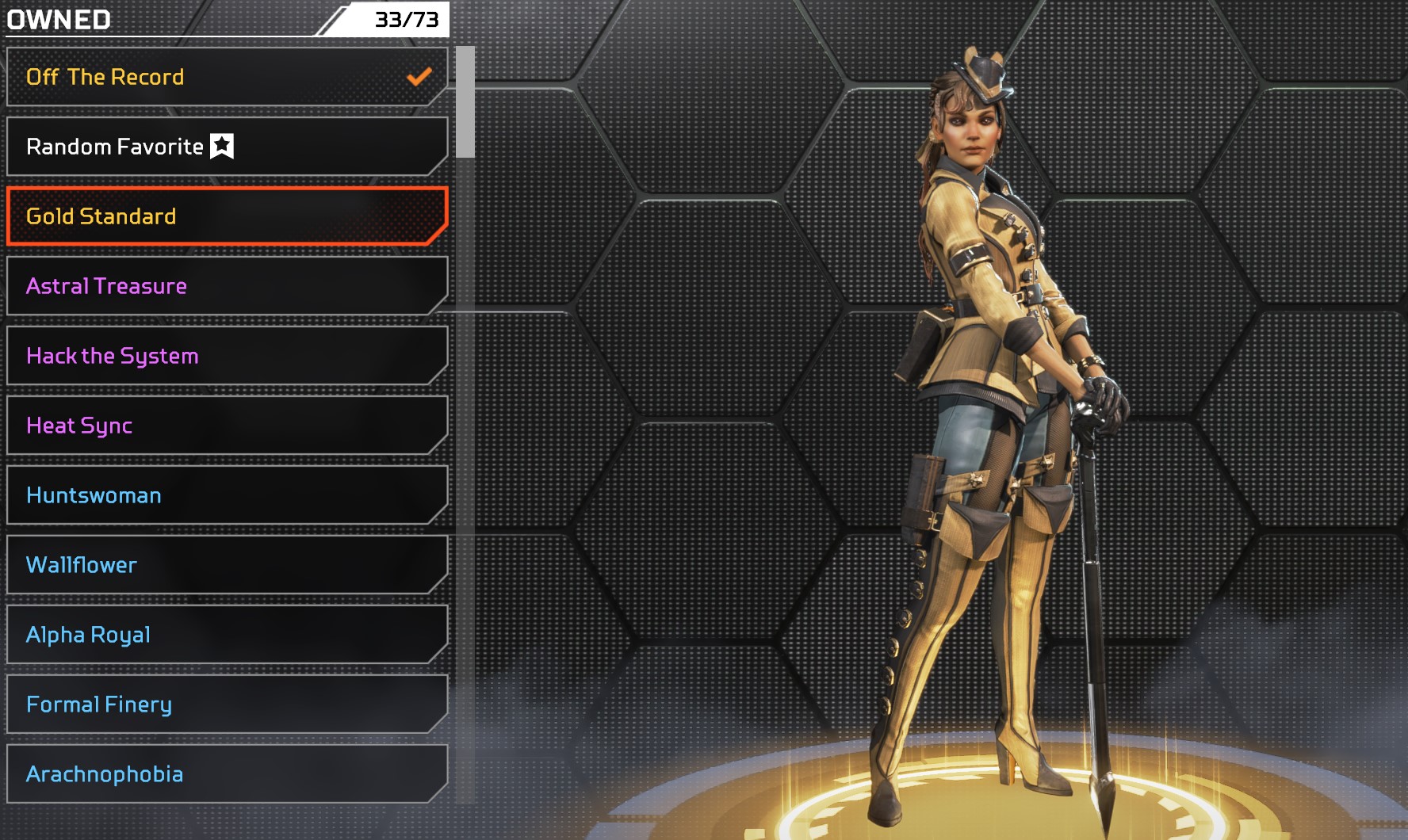The height and width of the screenshot is (840, 1408).
Task: Select the Off The Record skin
Action: coord(226,77)
